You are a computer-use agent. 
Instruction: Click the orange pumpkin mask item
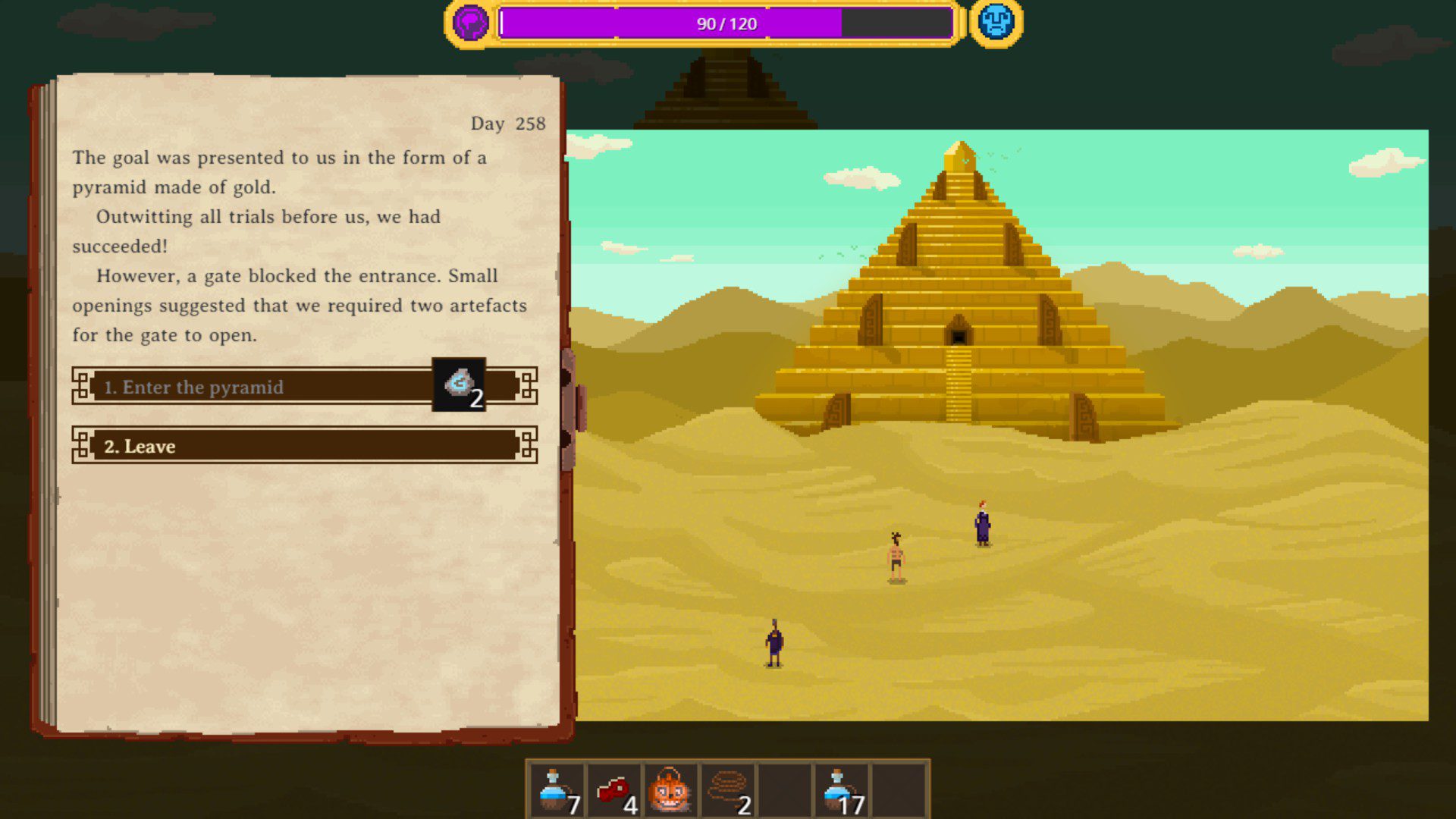(670, 790)
